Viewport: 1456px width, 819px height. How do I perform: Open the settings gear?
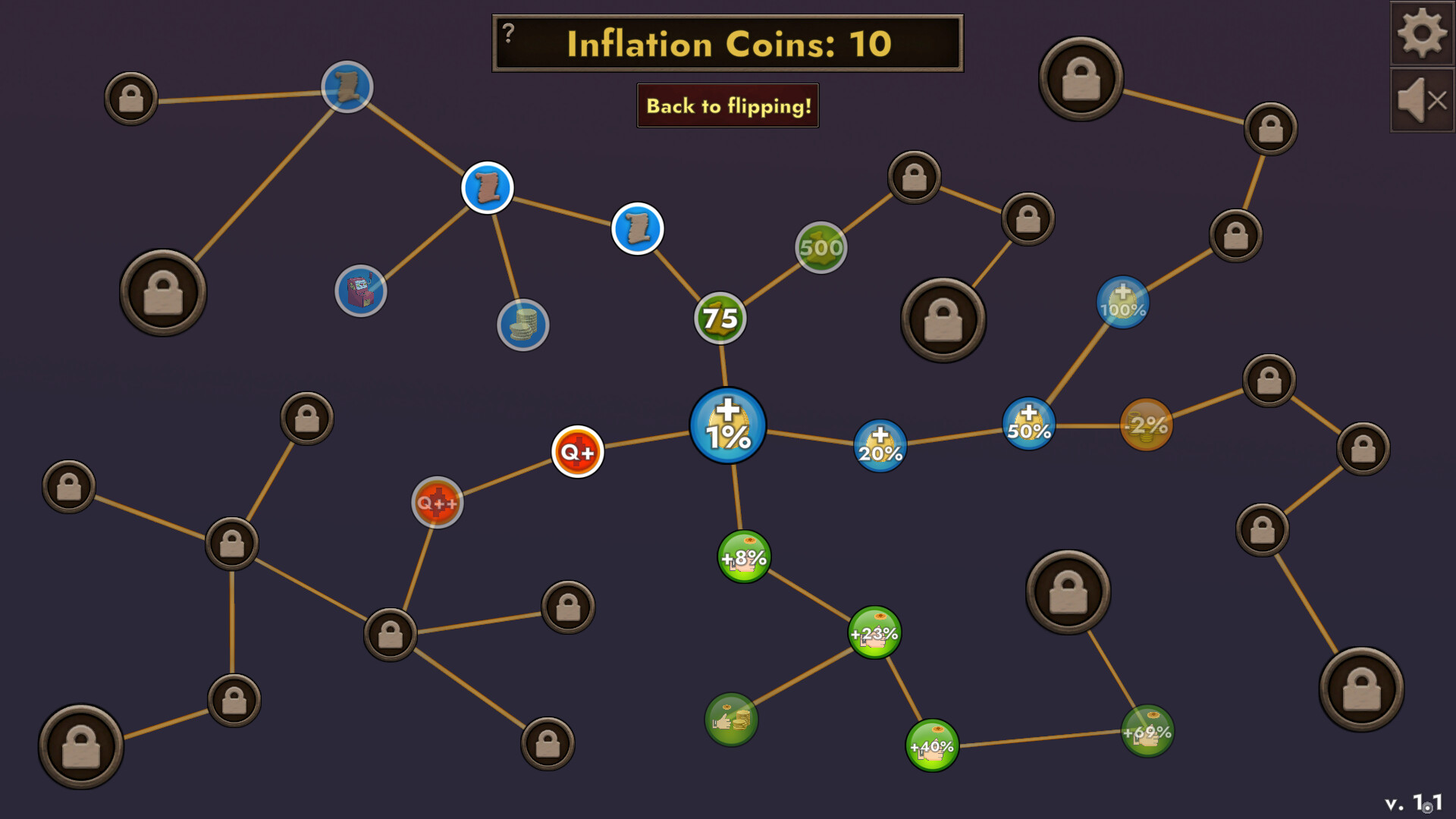click(1421, 31)
